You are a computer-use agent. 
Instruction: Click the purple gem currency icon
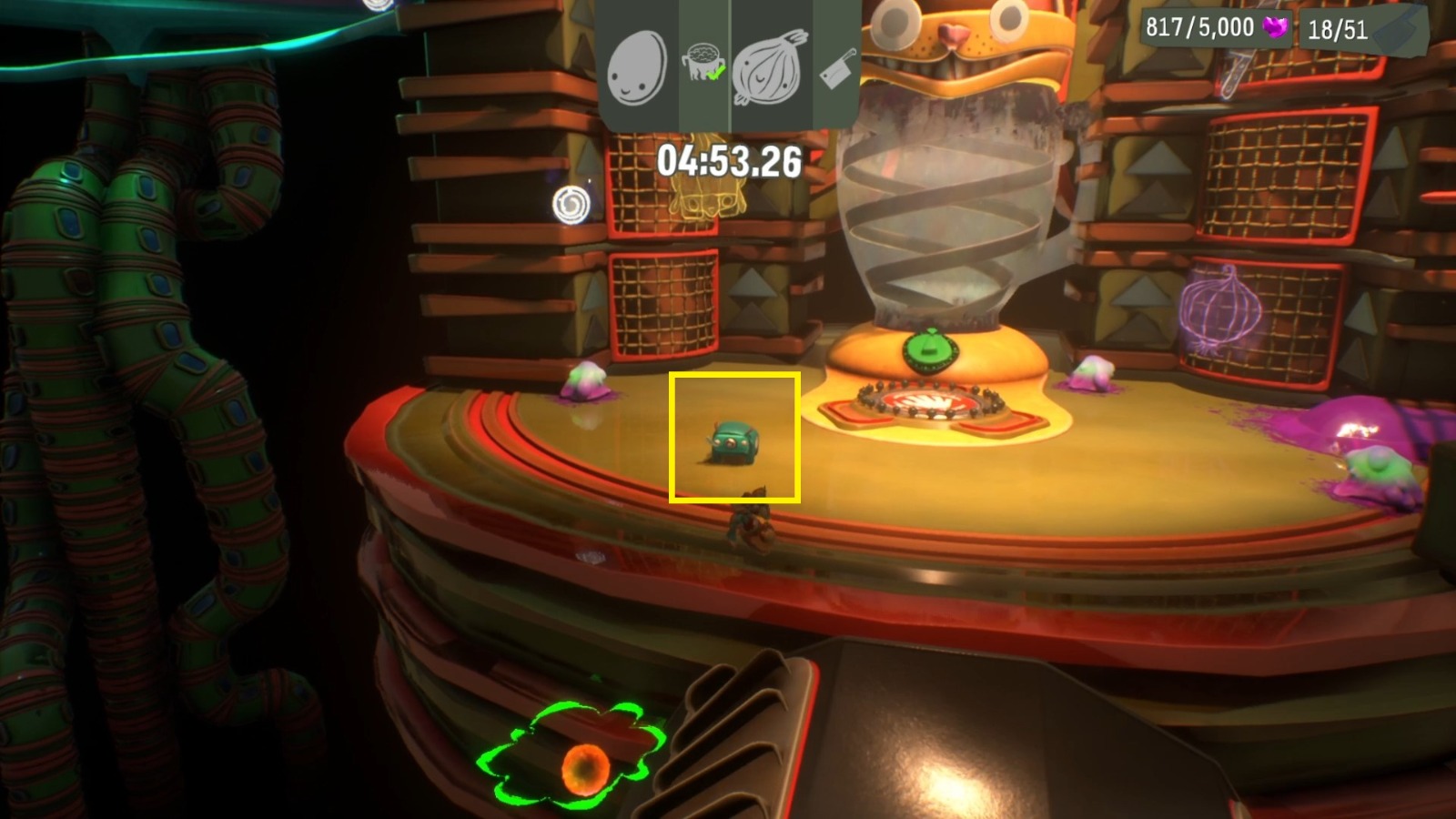click(x=1274, y=27)
